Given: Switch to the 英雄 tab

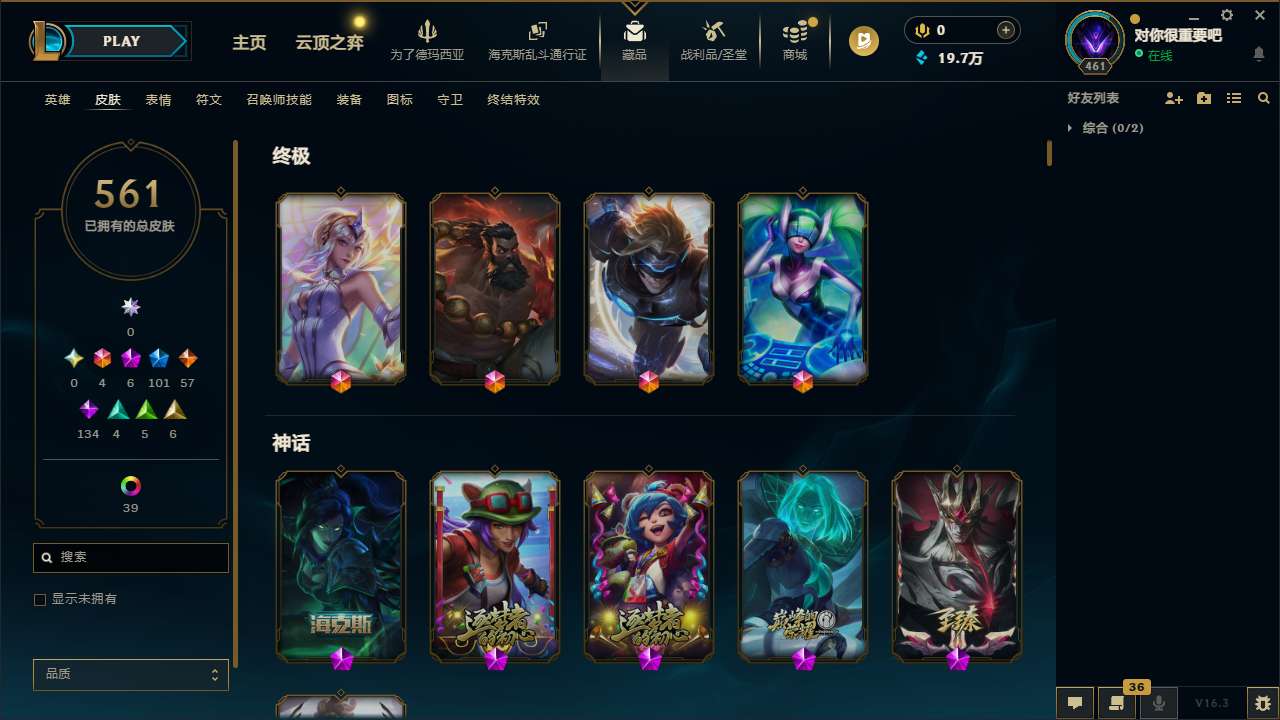Looking at the screenshot, I should (57, 100).
